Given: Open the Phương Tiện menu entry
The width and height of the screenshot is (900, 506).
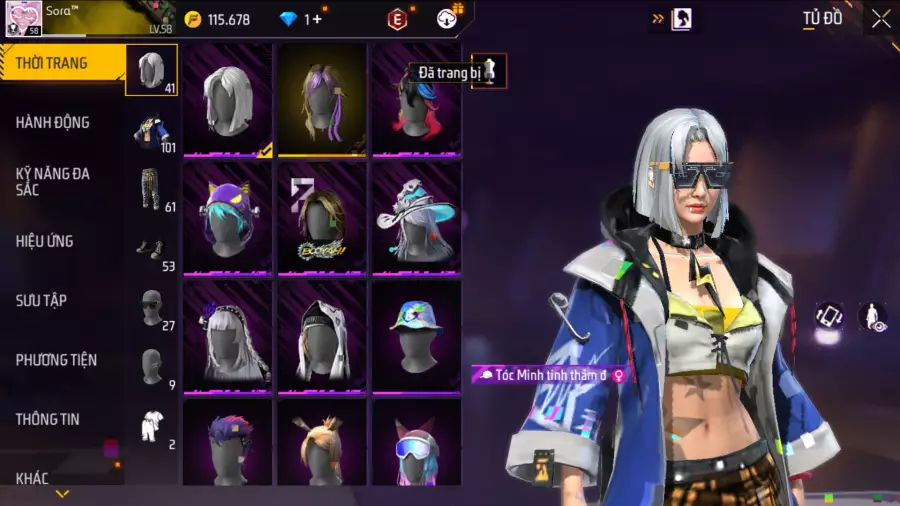Looking at the screenshot, I should (56, 359).
